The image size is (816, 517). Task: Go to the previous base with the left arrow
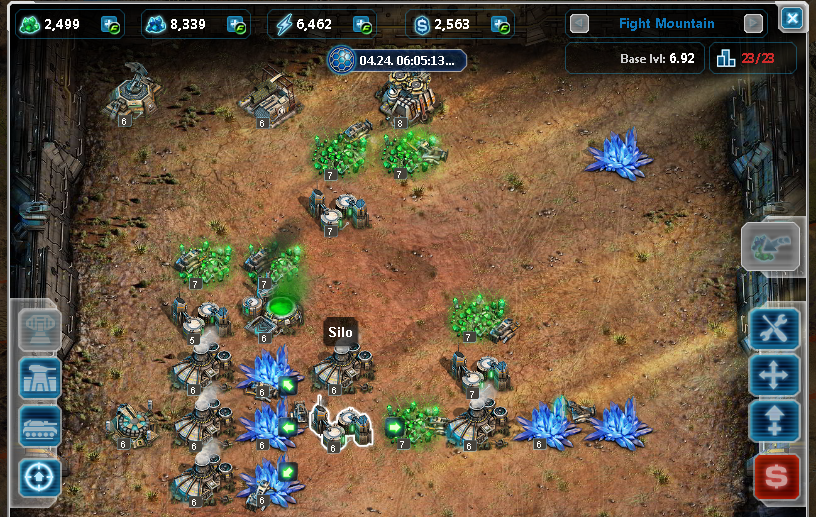pos(579,23)
